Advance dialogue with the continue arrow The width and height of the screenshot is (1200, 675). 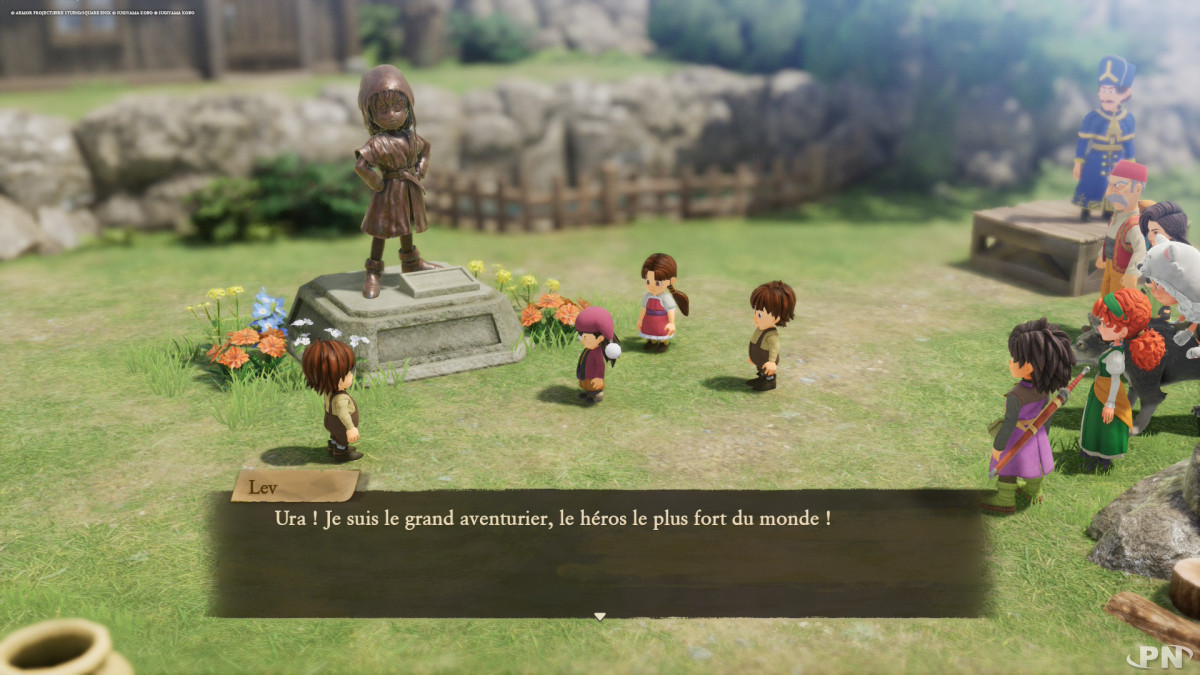[599, 616]
